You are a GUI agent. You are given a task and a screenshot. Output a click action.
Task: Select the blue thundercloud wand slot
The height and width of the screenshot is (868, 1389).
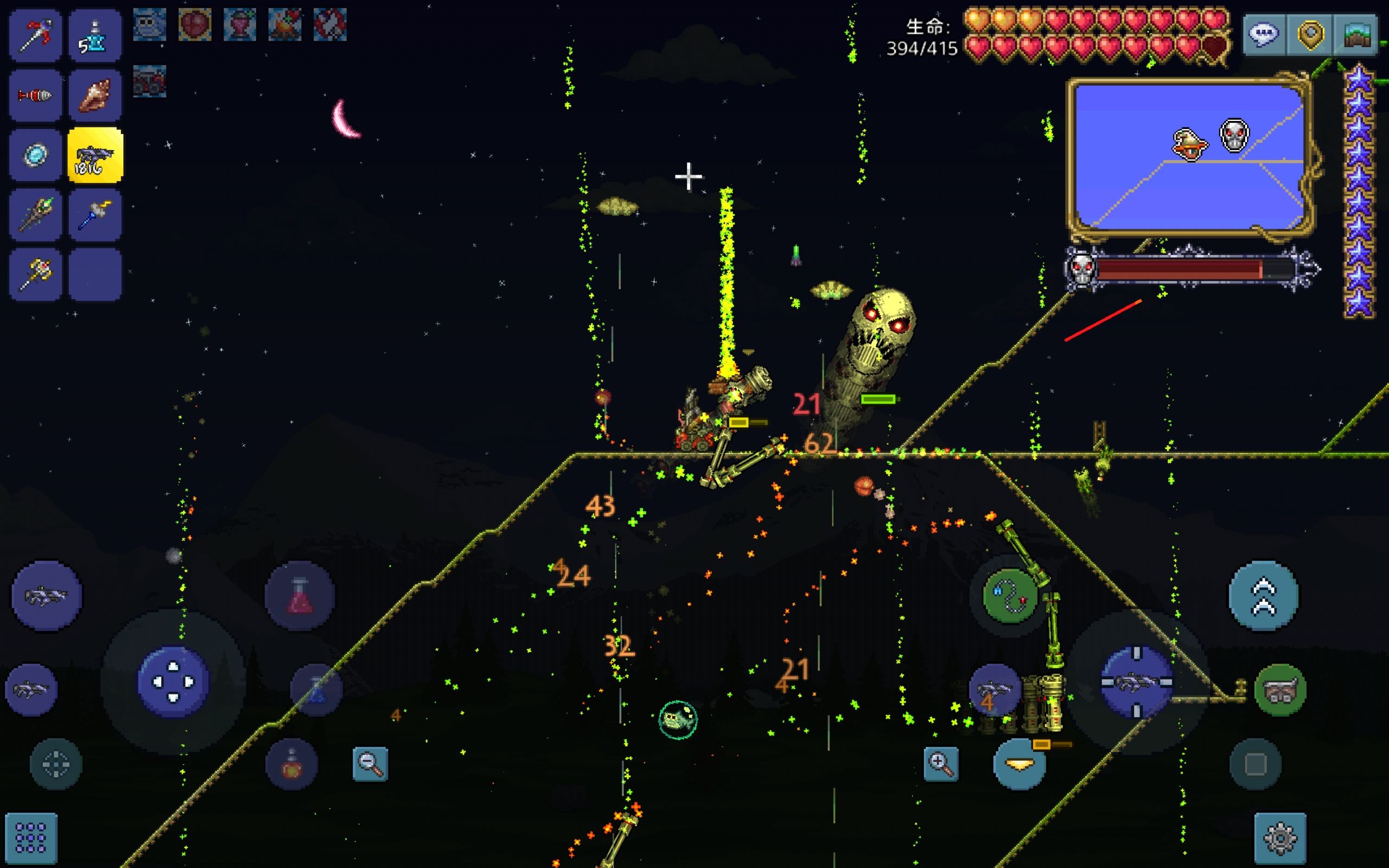(x=95, y=215)
